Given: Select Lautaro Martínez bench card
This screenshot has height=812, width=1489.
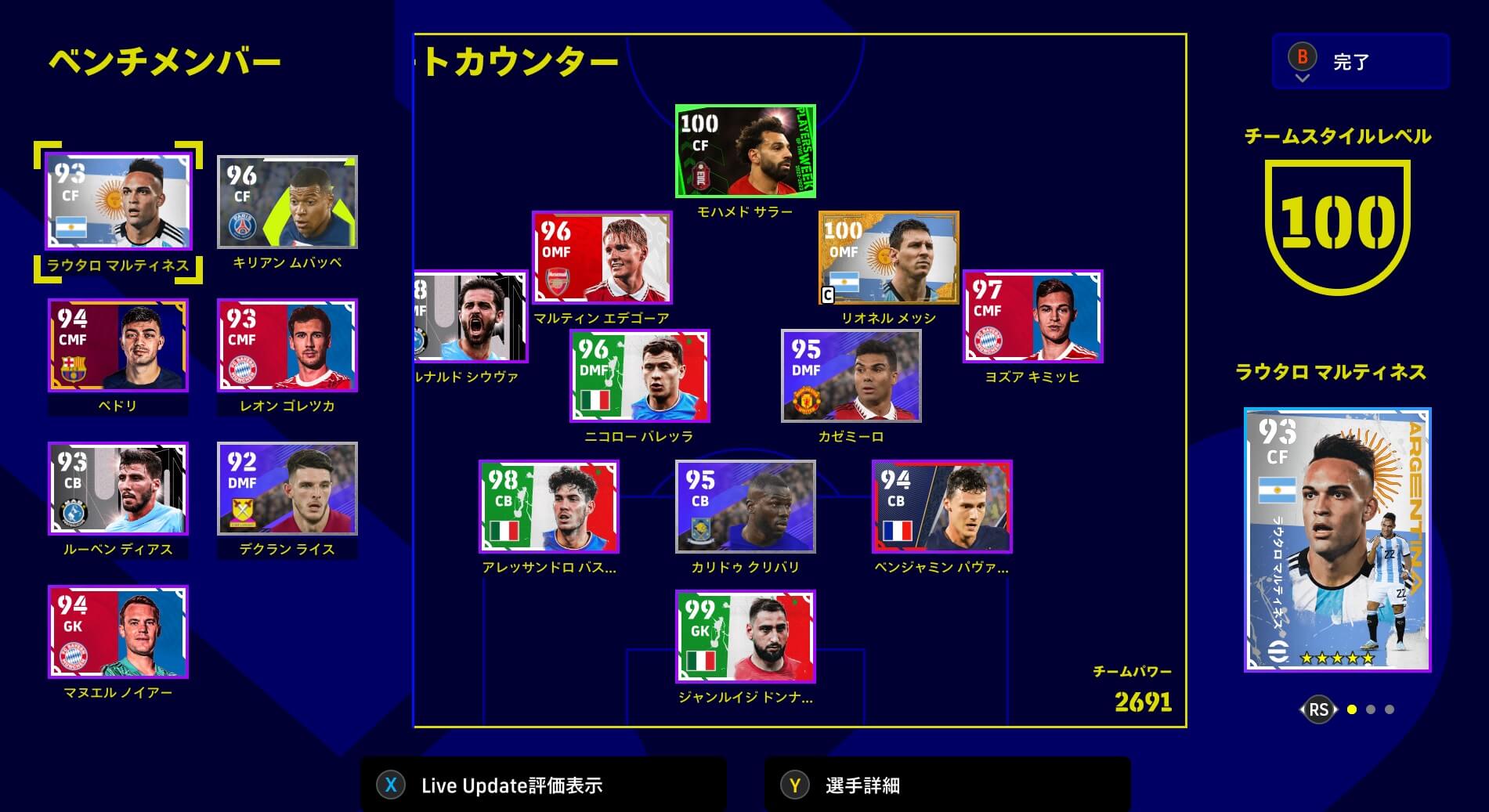Looking at the screenshot, I should point(118,202).
